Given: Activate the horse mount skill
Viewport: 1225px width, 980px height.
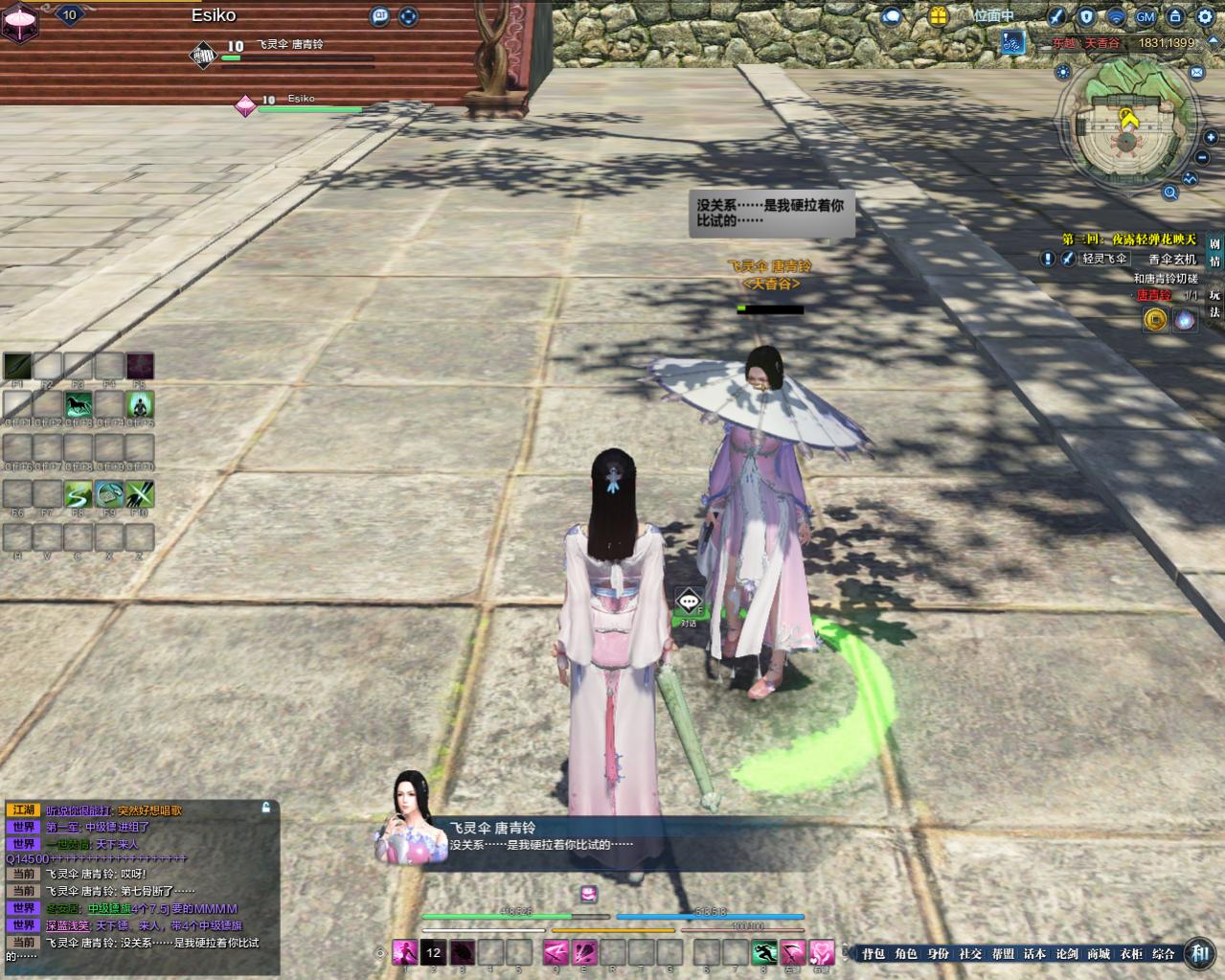Looking at the screenshot, I should 79,405.
